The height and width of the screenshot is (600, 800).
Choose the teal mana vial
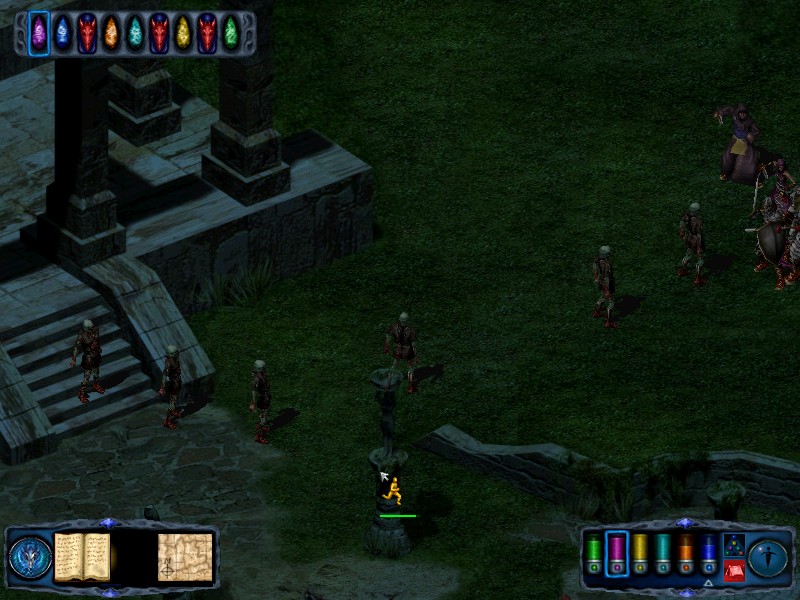coord(663,552)
